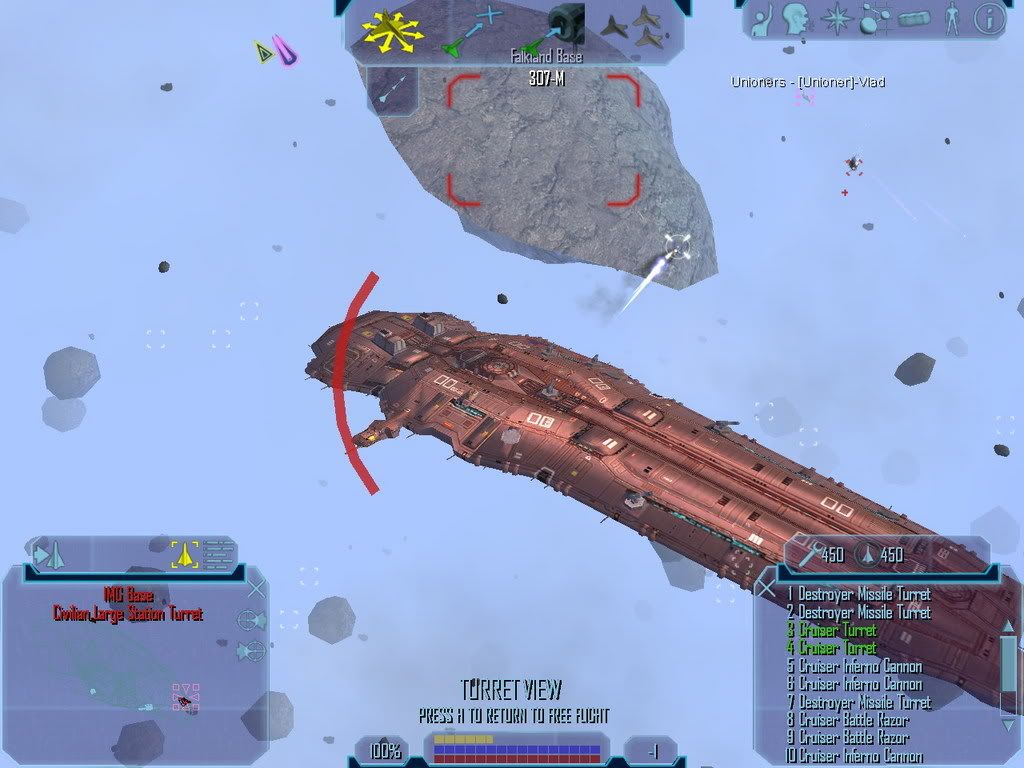Close the target view panel
Image resolution: width=1024 pixels, height=768 pixels.
[x=256, y=588]
